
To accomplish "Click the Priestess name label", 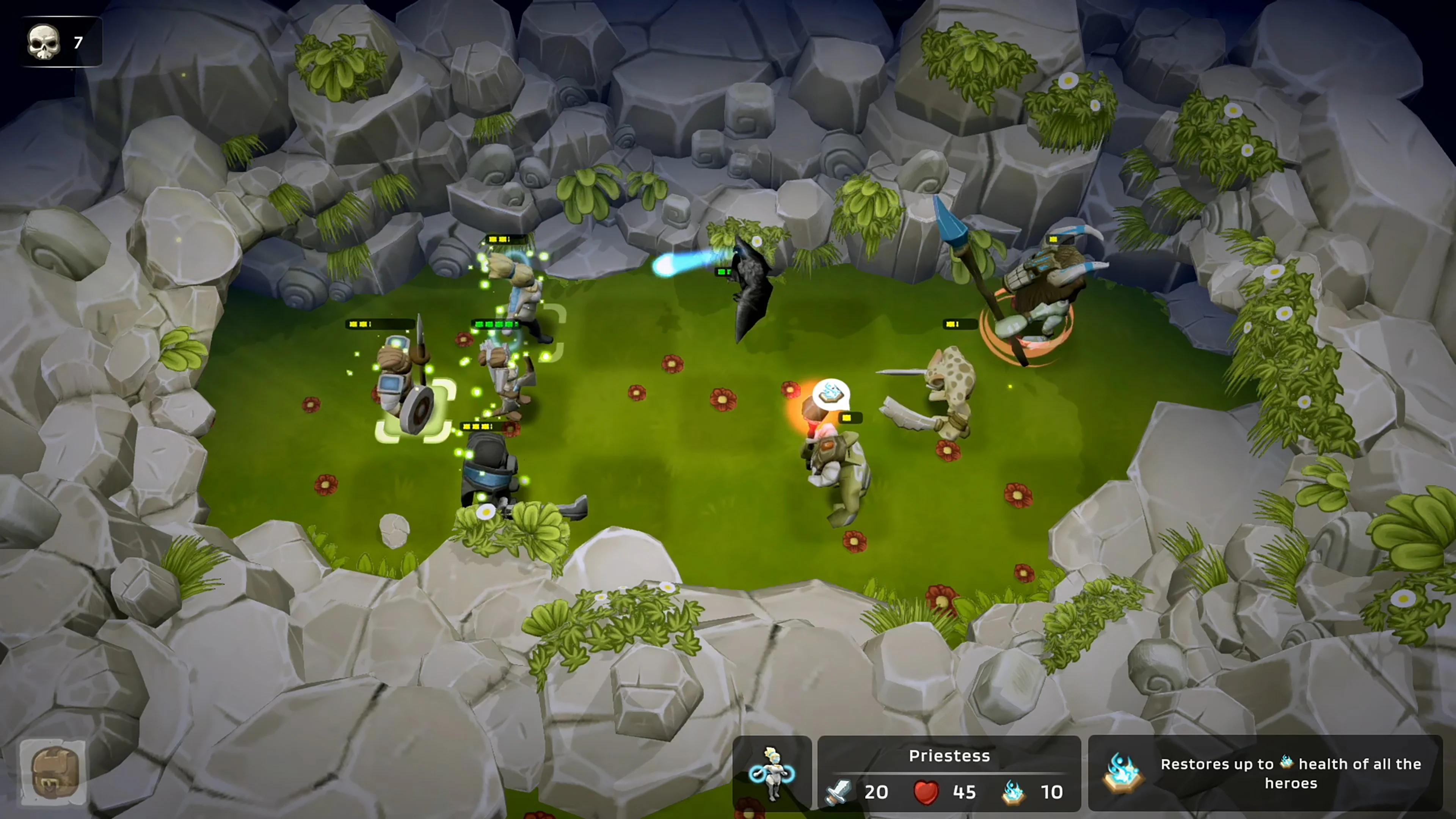I will [x=949, y=756].
